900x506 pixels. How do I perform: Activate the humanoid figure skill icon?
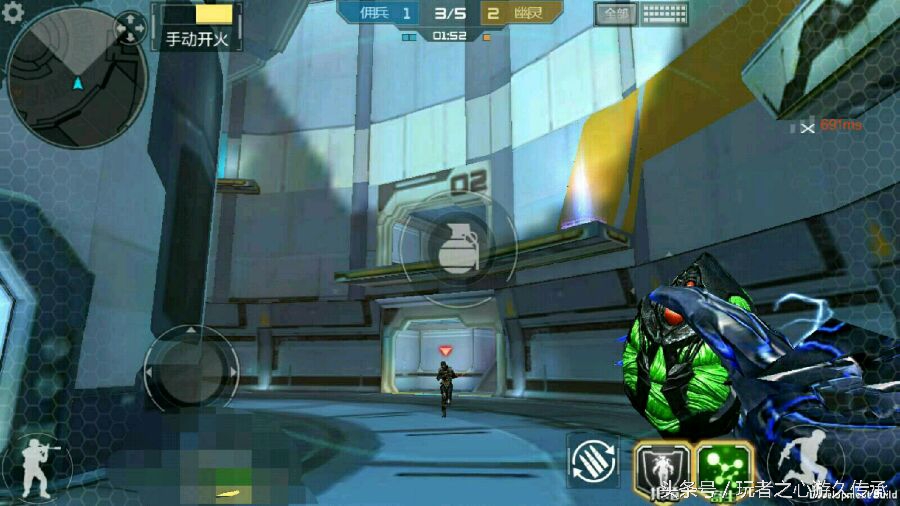pyautogui.click(x=662, y=467)
